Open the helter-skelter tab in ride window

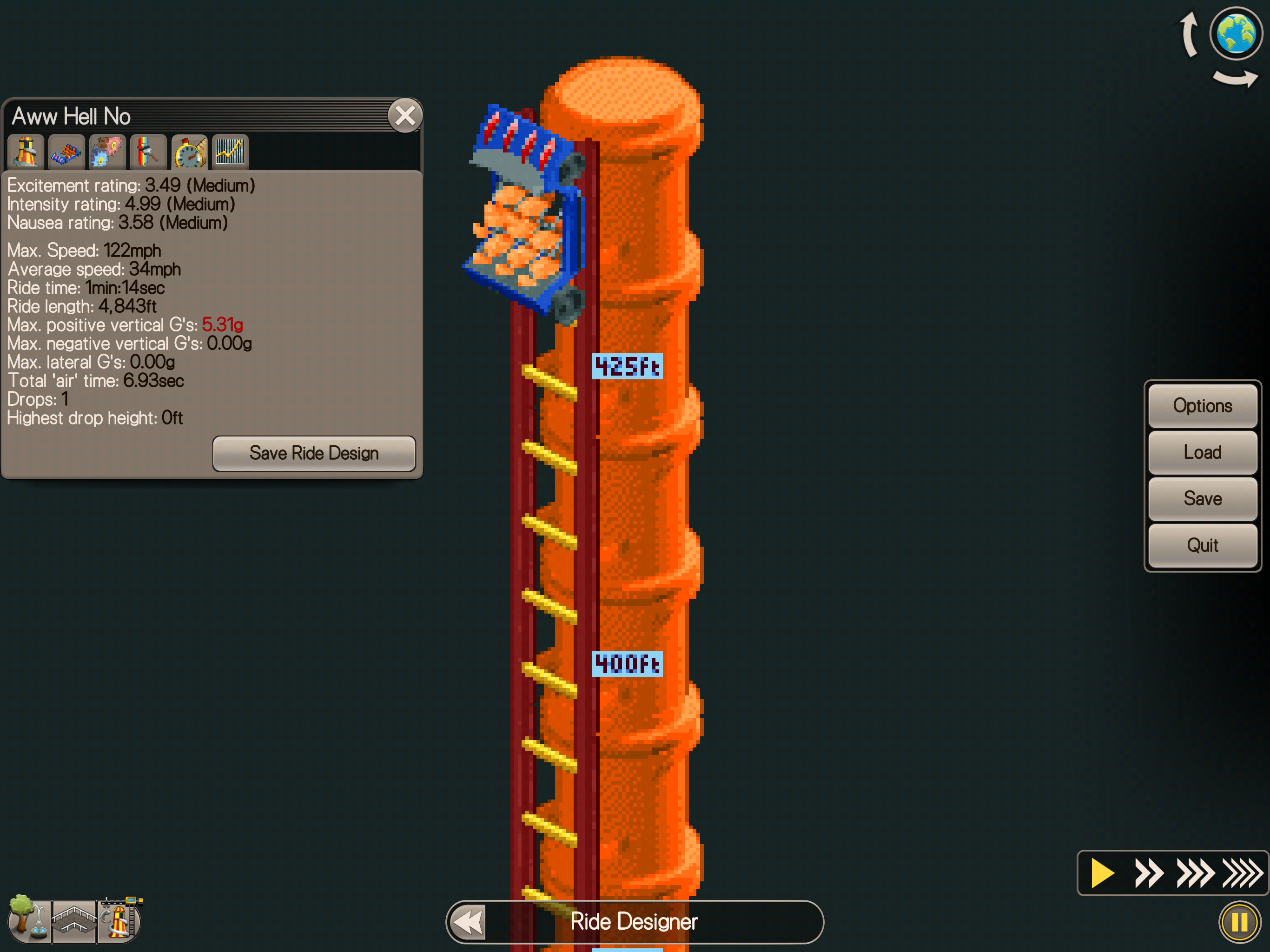[26, 152]
